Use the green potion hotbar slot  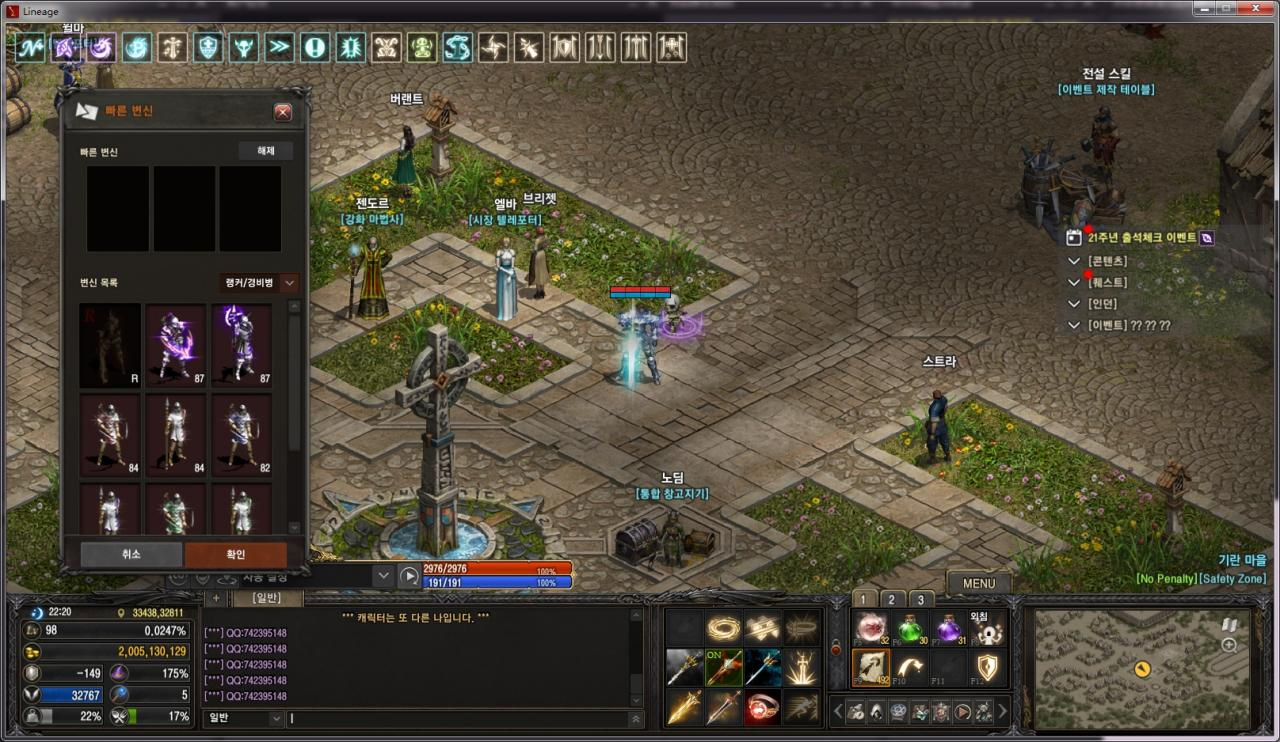click(909, 630)
